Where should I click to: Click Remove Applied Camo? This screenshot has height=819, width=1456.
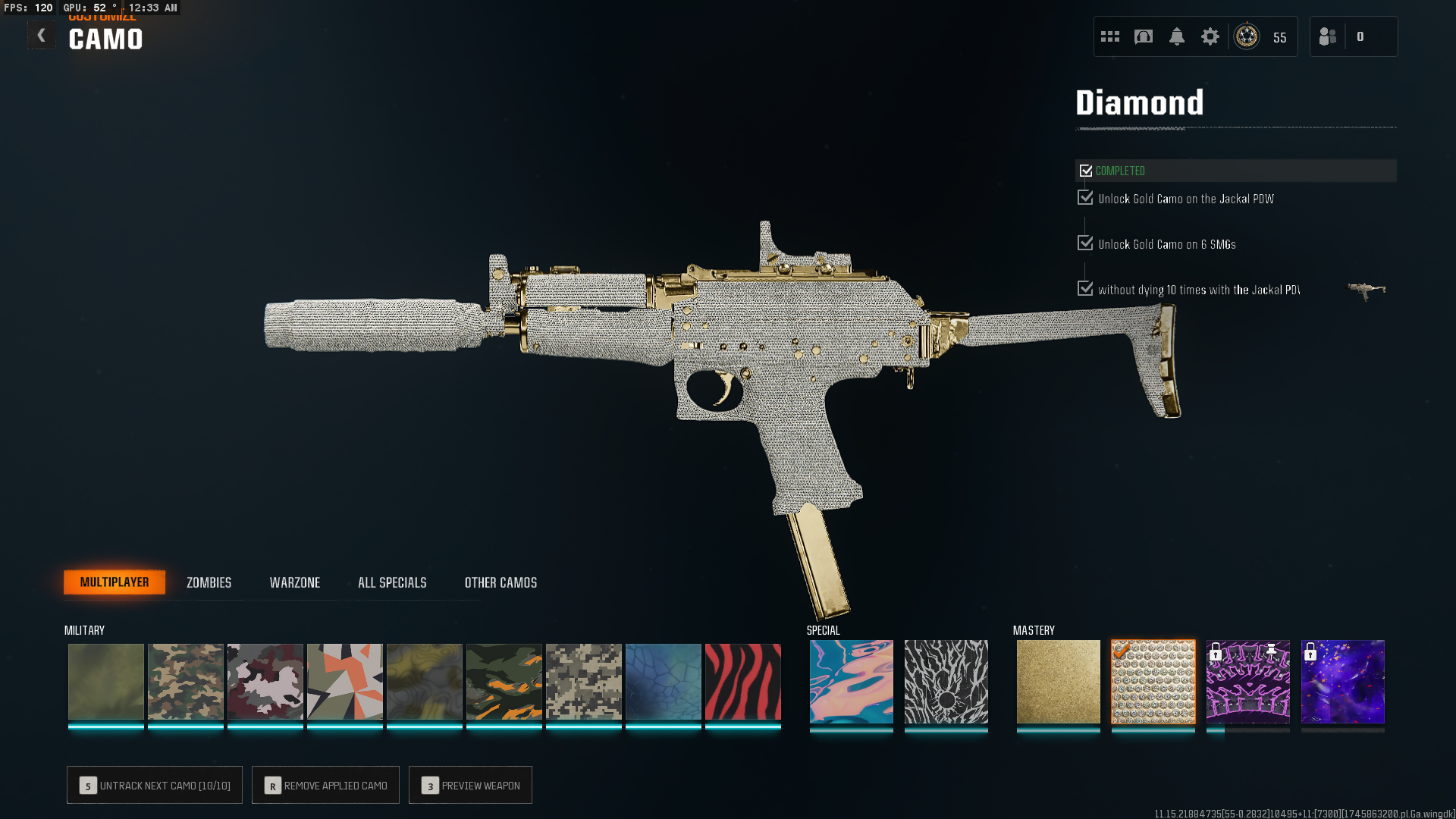pos(325,785)
